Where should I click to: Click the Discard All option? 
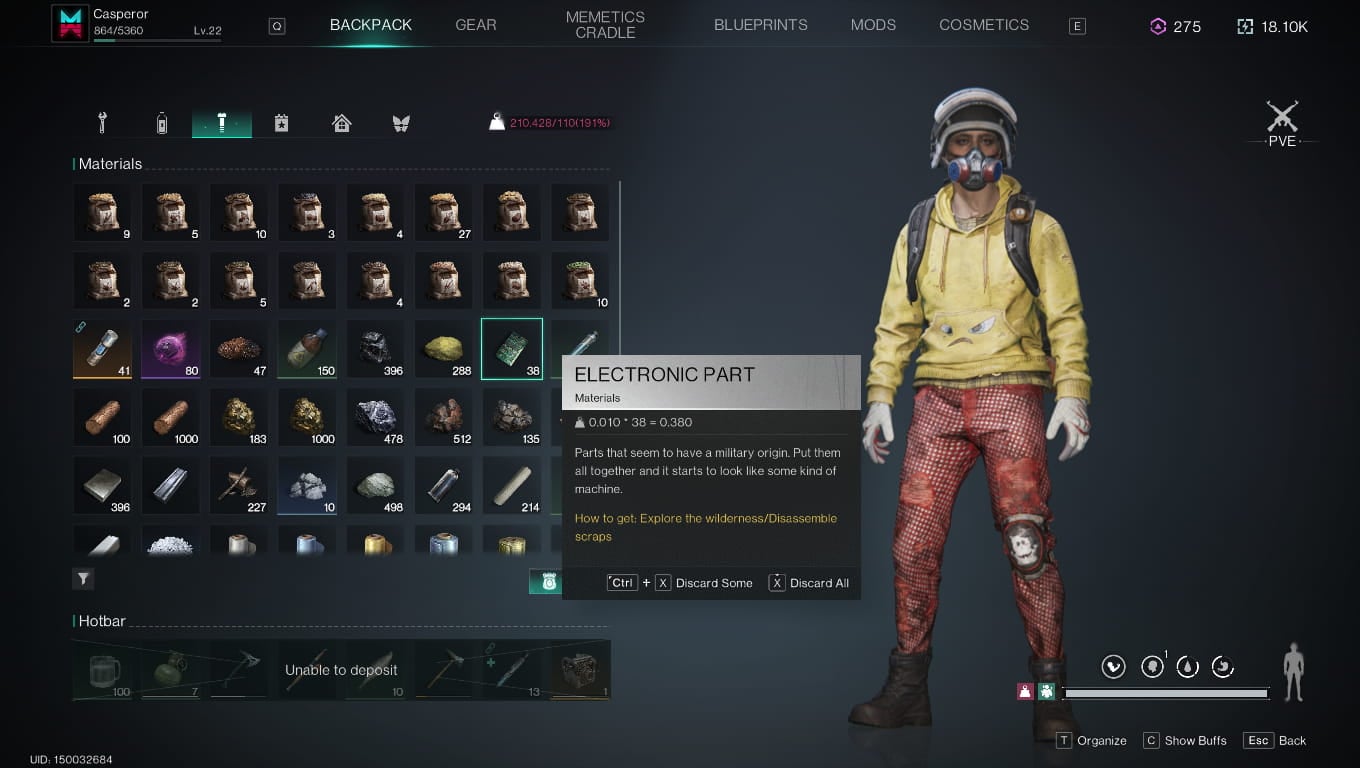click(808, 583)
